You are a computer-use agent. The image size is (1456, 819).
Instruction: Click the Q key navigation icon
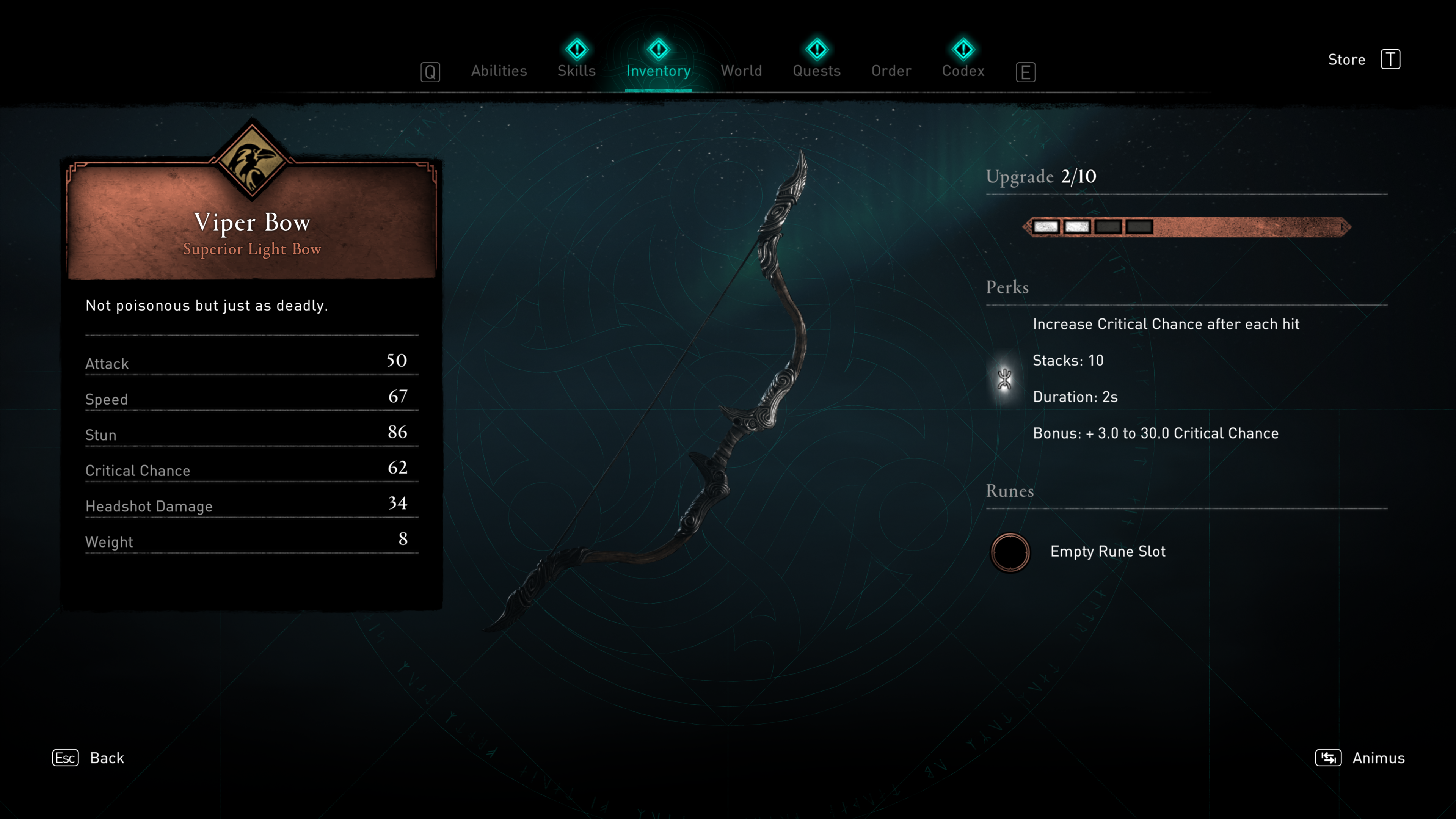[431, 72]
